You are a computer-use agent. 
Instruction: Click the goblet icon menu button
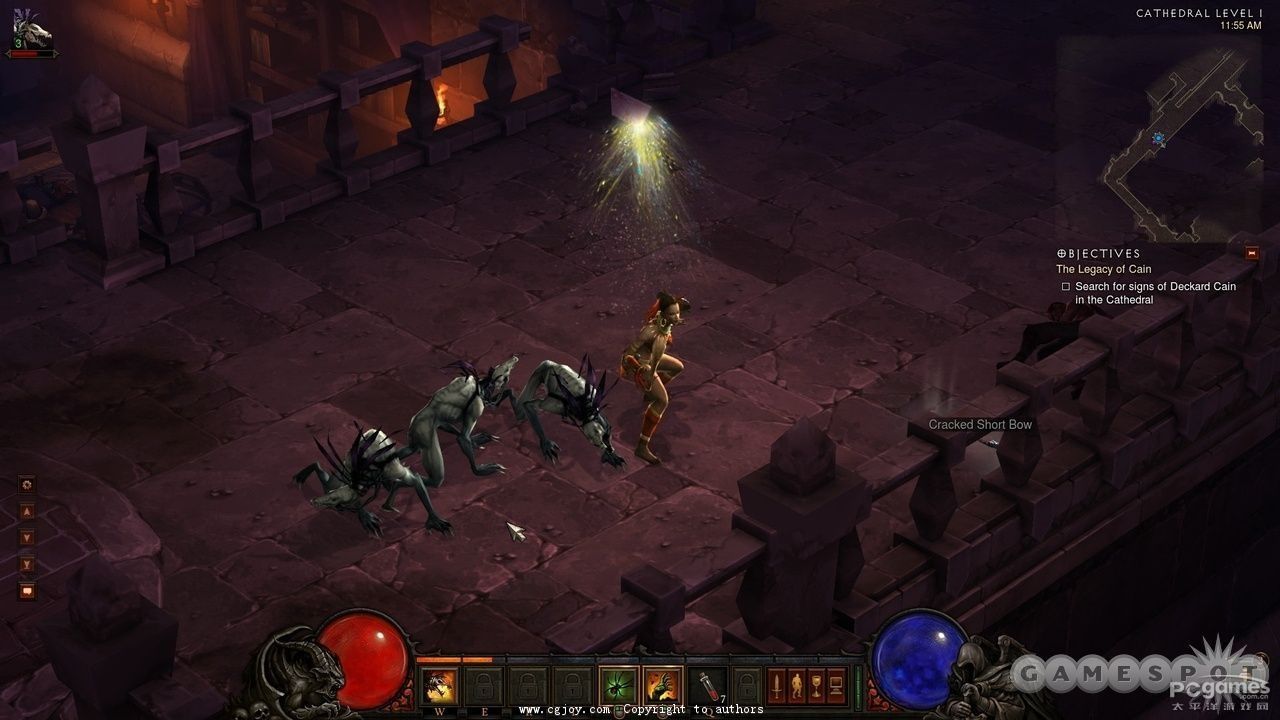816,686
